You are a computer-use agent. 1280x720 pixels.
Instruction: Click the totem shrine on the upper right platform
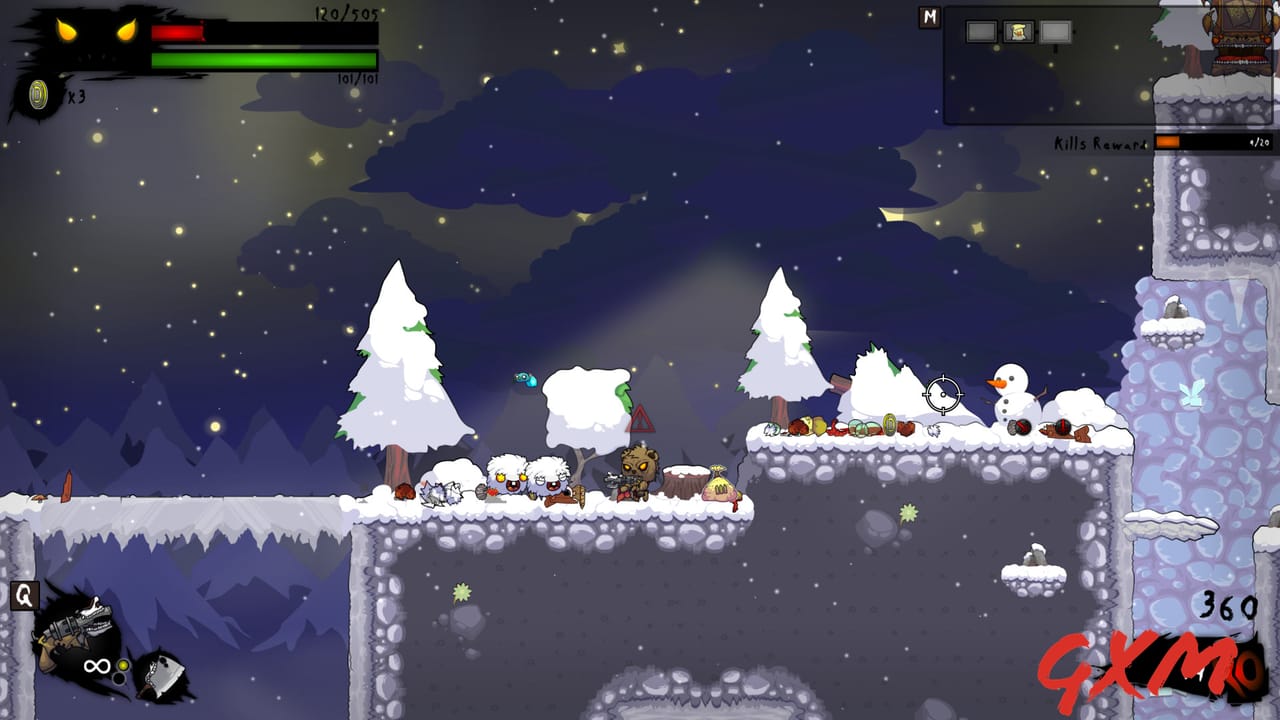tap(1240, 38)
